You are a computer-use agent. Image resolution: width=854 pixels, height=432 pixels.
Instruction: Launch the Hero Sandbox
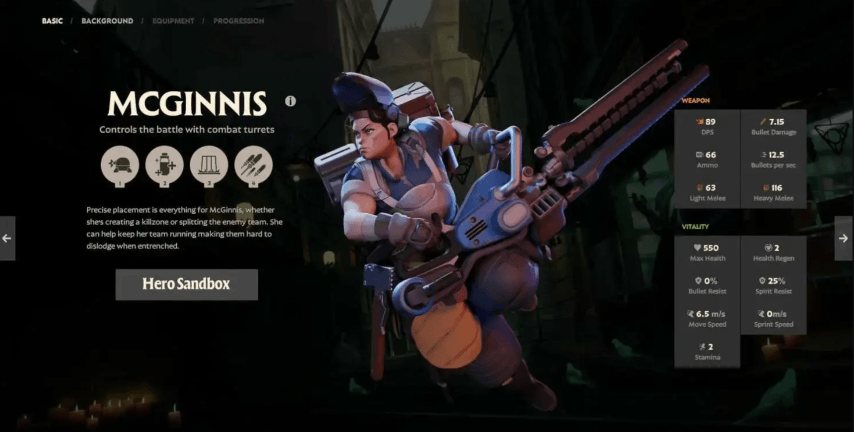pos(186,284)
